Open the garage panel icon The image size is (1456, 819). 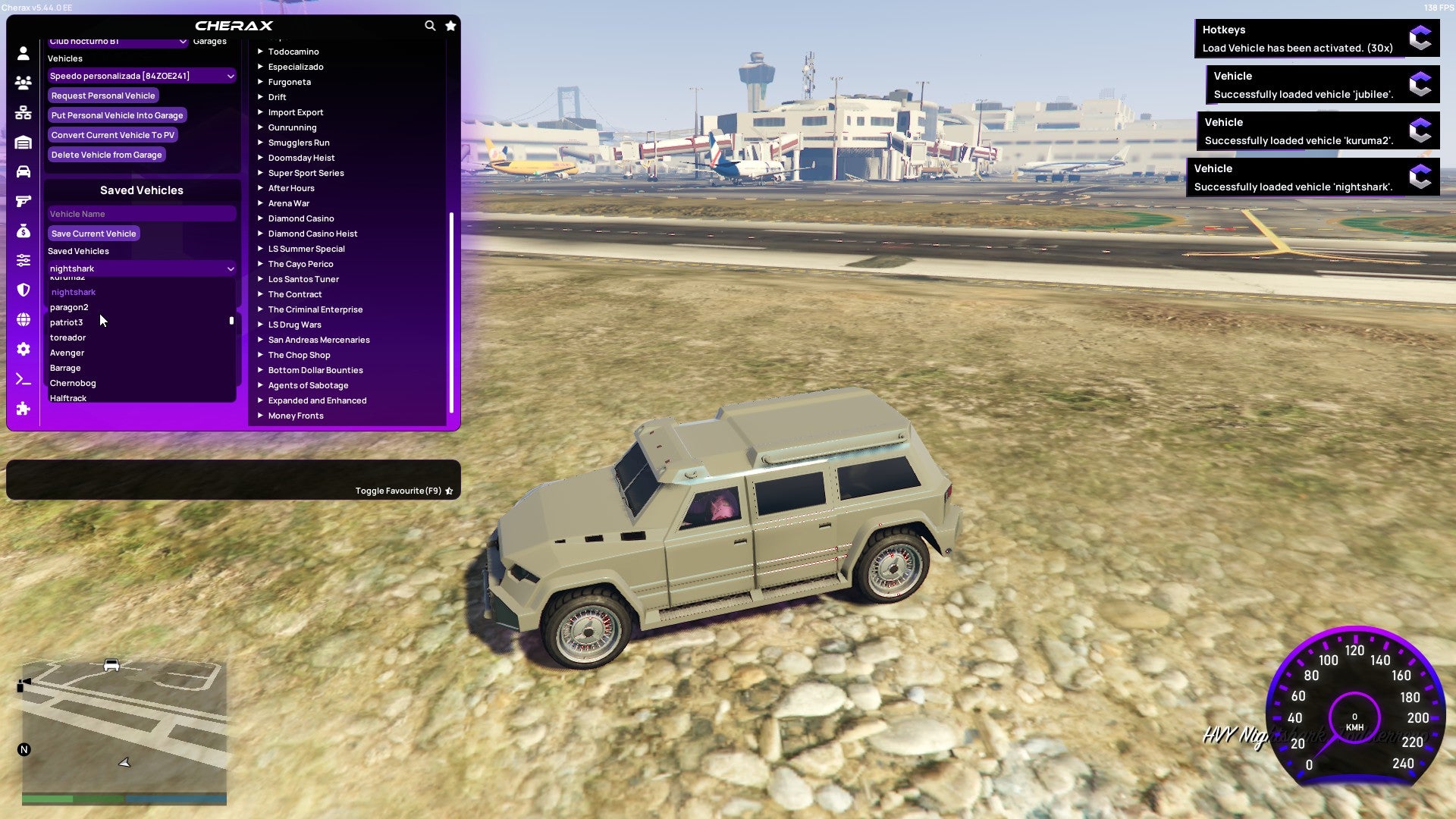point(22,143)
